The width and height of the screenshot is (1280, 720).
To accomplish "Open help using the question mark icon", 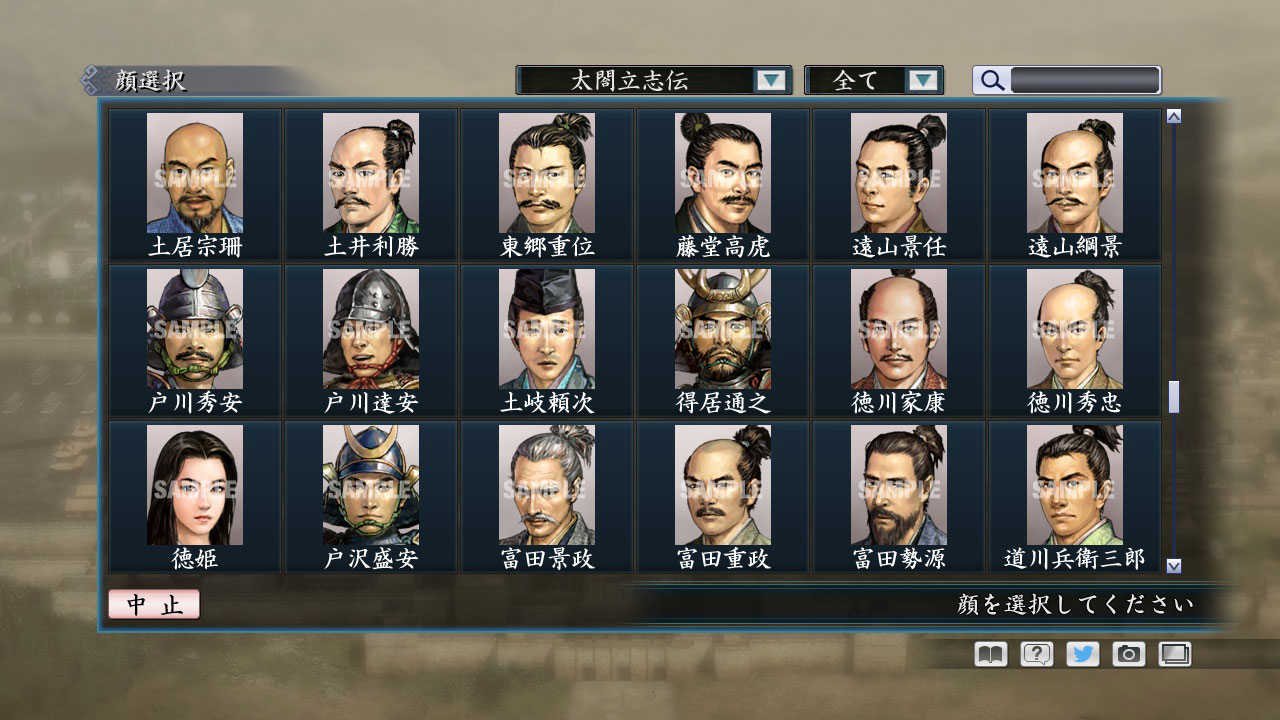I will [1035, 653].
